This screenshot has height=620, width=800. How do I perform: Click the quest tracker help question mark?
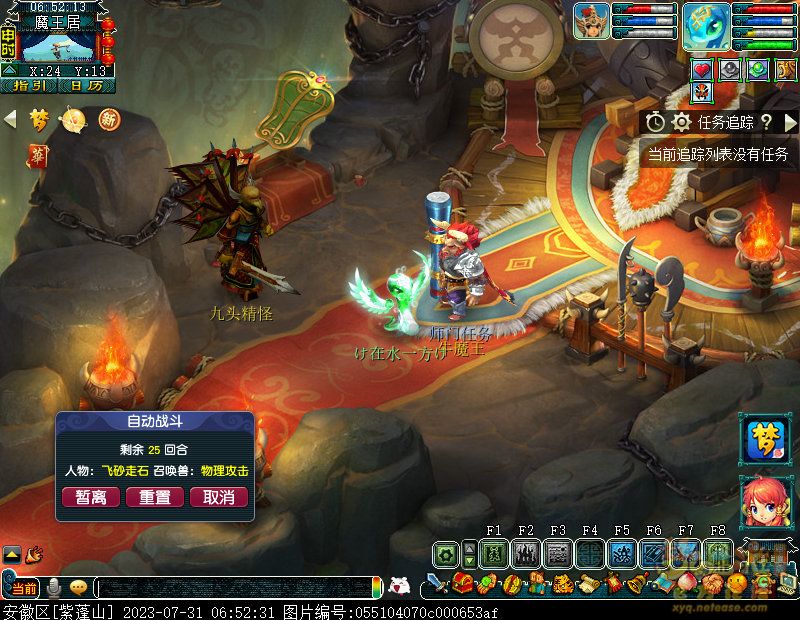click(766, 122)
